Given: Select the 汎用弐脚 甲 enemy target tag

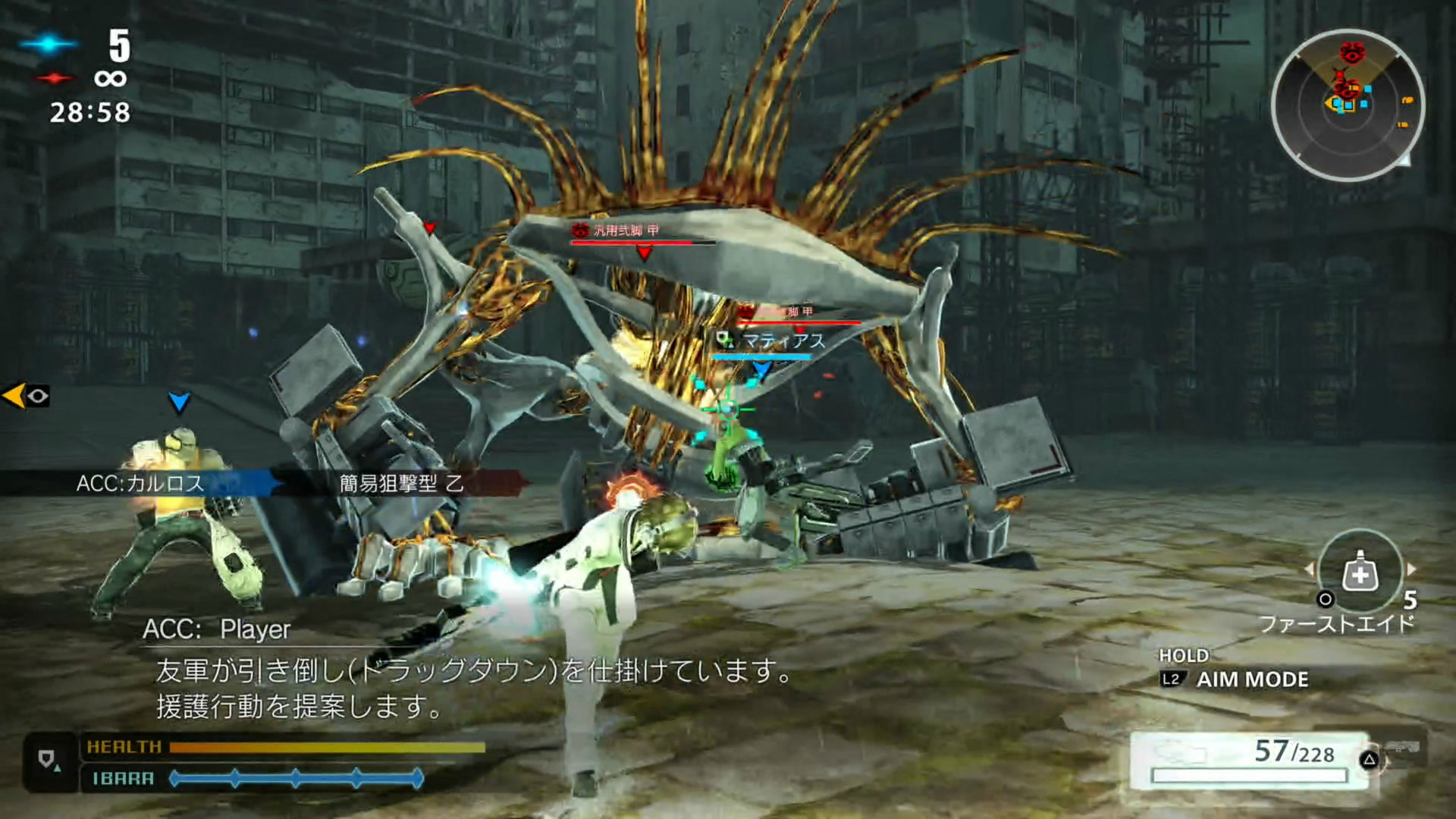Looking at the screenshot, I should [x=626, y=231].
